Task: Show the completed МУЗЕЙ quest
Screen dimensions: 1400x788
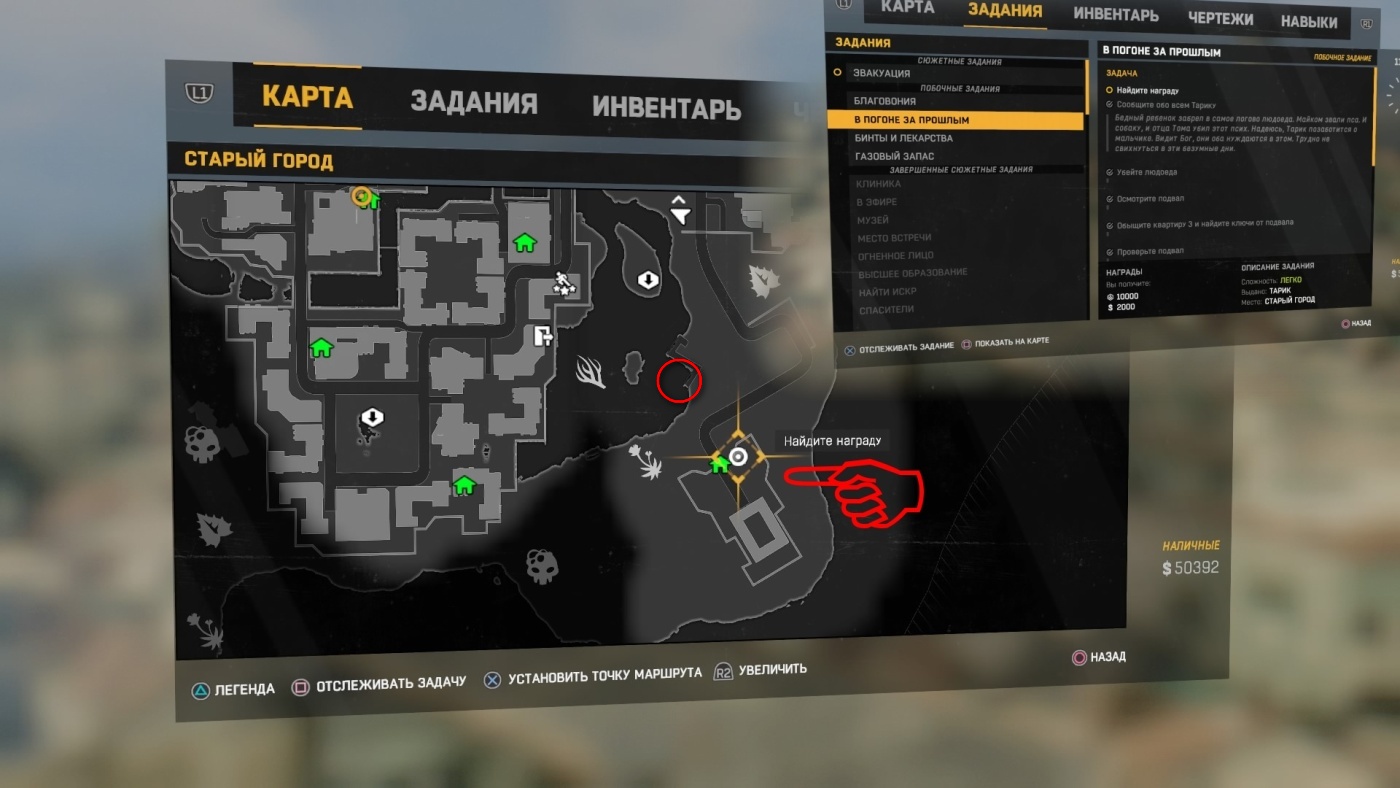Action: (873, 220)
